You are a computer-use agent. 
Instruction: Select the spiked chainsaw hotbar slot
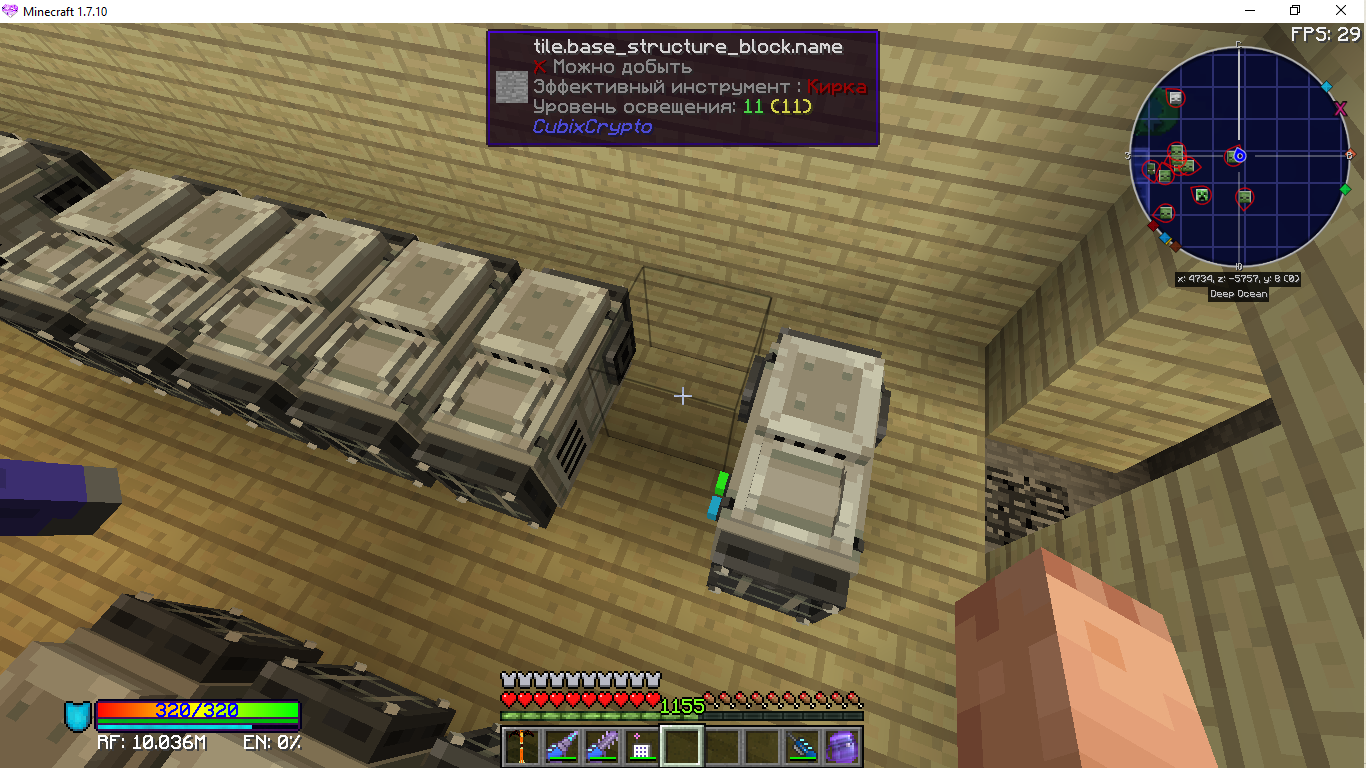(602, 747)
